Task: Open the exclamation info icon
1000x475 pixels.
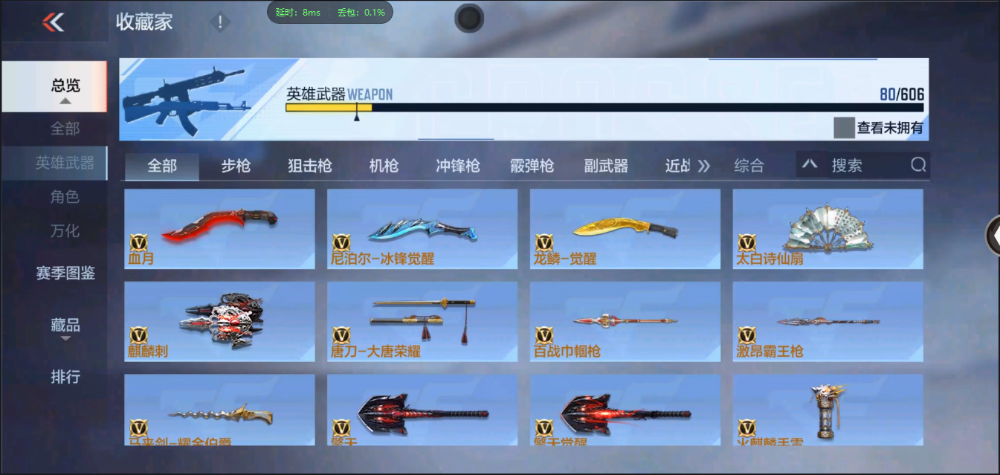Action: pyautogui.click(x=220, y=22)
